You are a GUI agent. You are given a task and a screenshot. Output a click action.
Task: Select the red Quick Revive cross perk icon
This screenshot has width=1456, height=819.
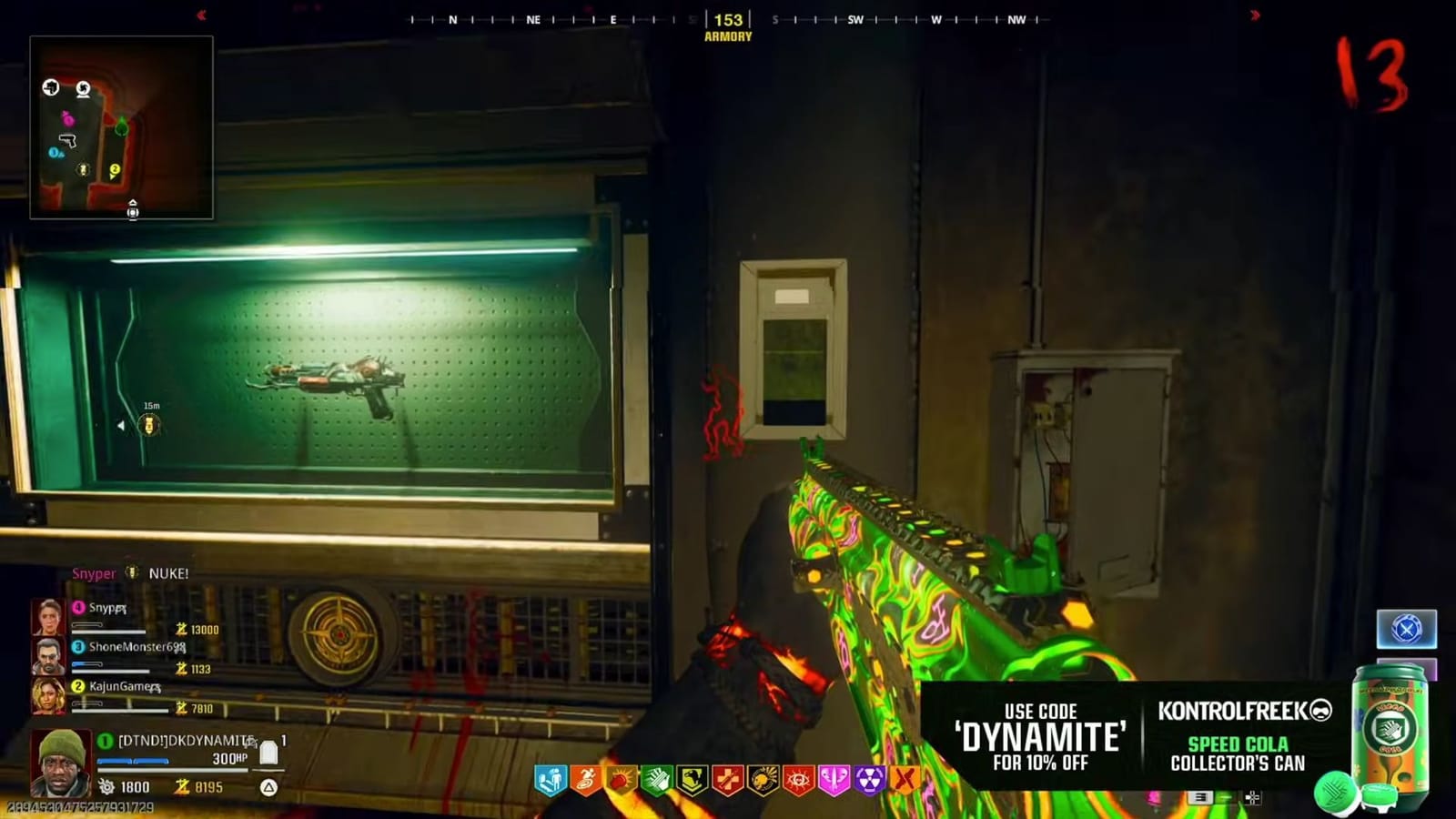pos(726,779)
